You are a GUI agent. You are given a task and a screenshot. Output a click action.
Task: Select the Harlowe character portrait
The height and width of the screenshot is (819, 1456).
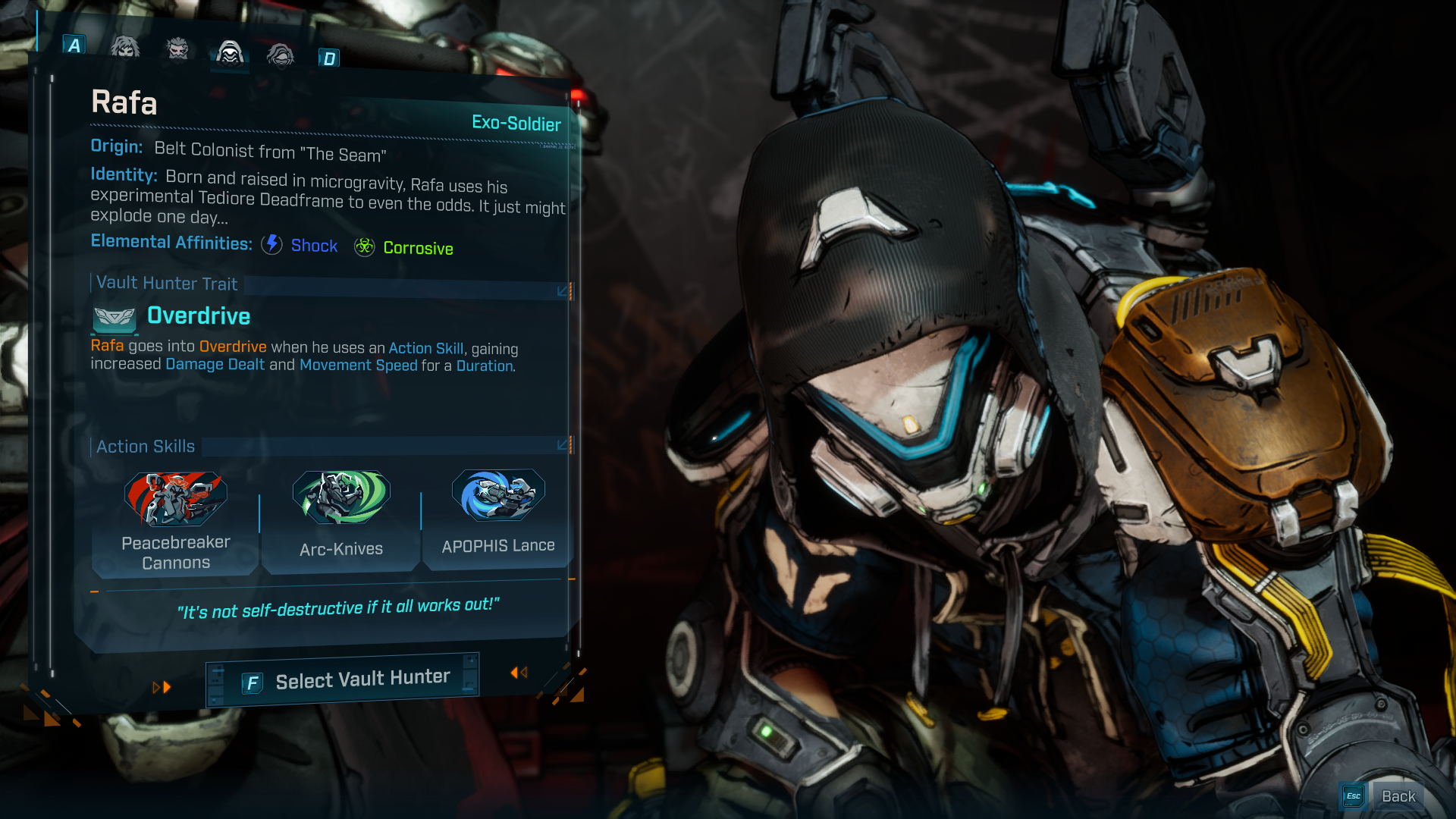(x=281, y=54)
